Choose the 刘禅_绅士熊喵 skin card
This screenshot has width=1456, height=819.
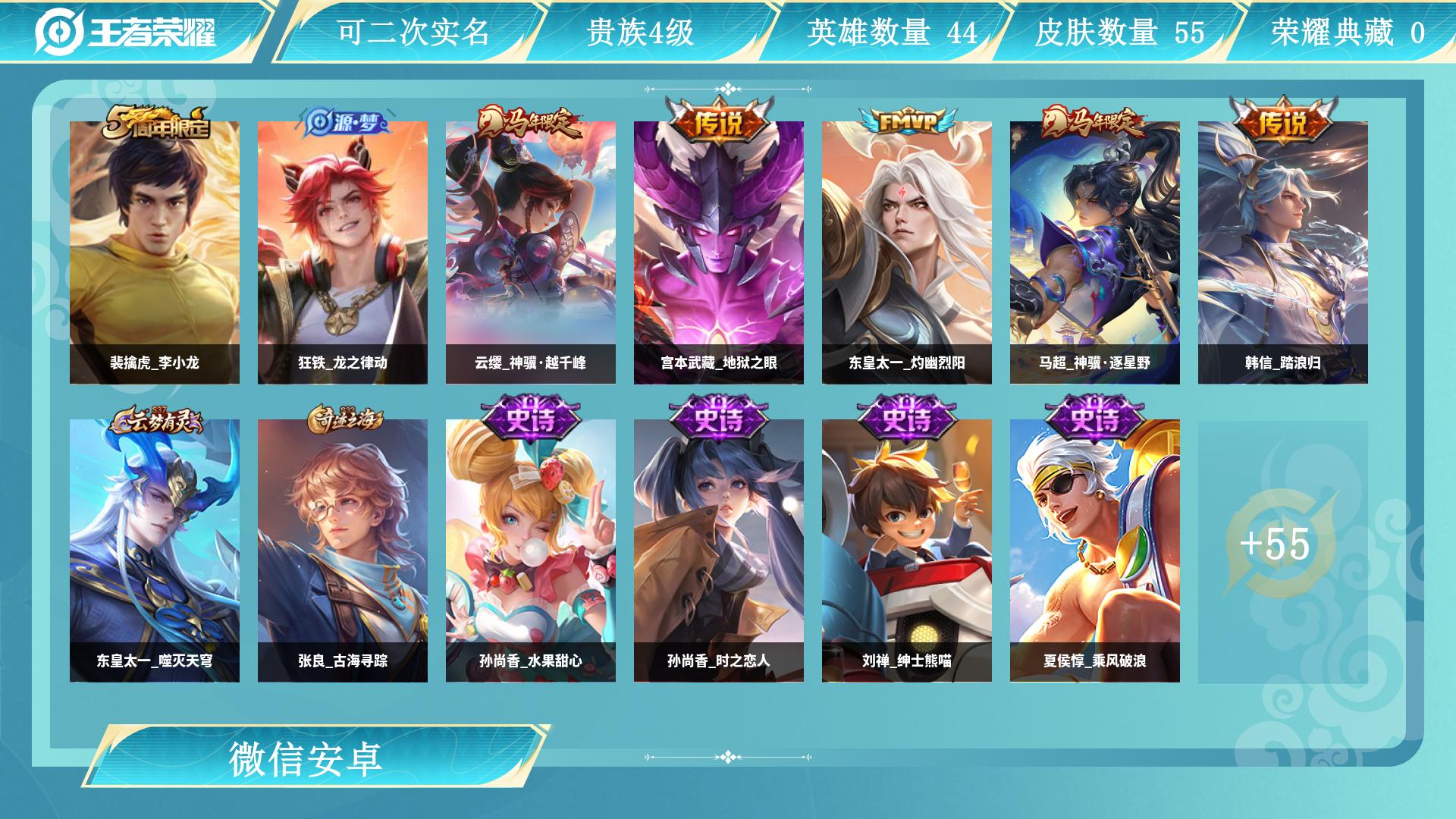(x=907, y=551)
